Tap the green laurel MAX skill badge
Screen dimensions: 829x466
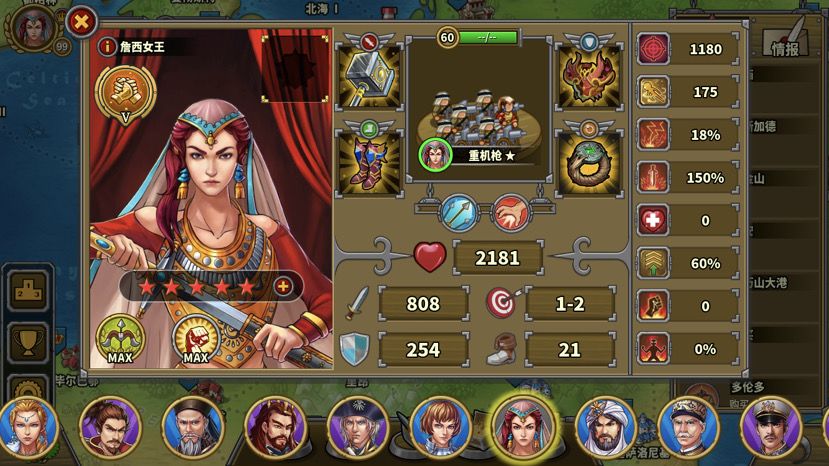(120, 338)
